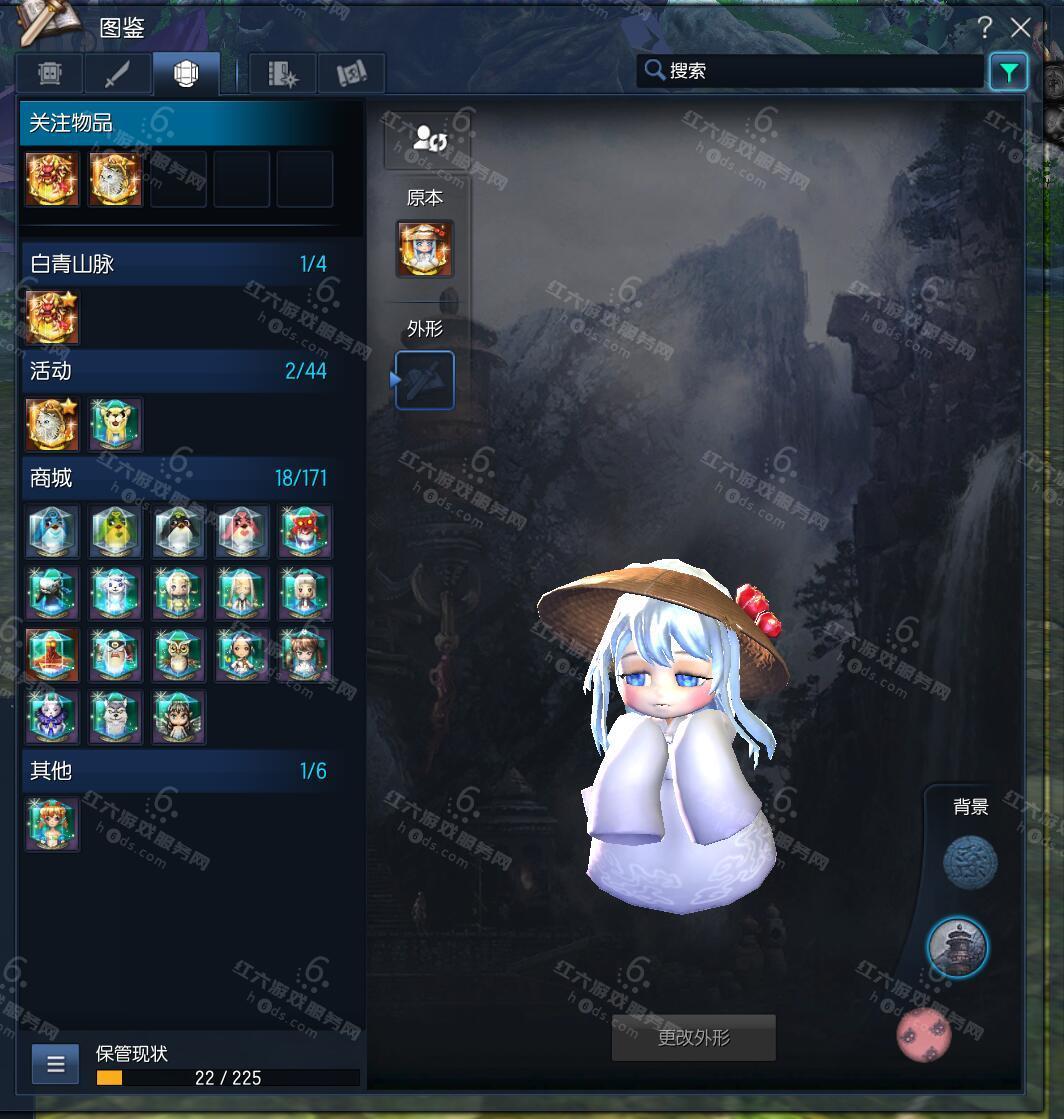This screenshot has height=1119, width=1064.
Task: Open the list menu beside 保管现状
Action: tap(55, 1064)
